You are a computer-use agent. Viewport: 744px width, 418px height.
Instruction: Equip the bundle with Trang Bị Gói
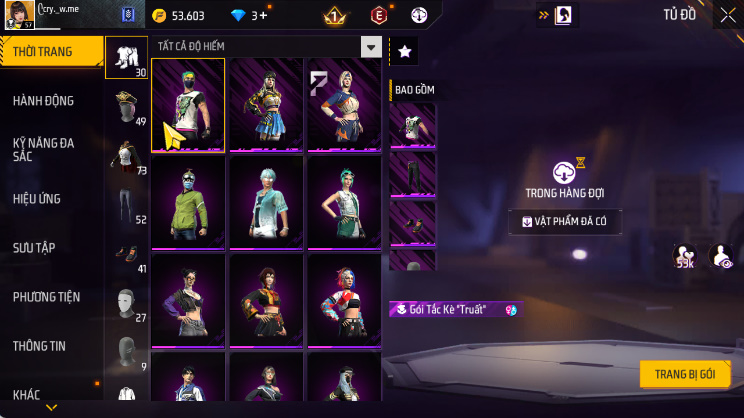(685, 374)
